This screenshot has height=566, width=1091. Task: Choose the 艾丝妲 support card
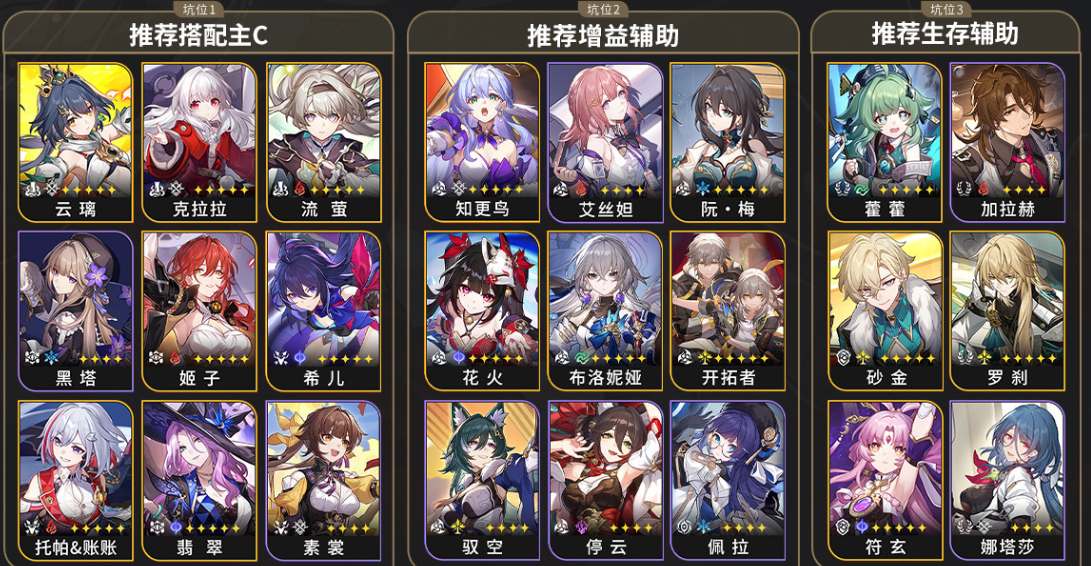[x=606, y=140]
